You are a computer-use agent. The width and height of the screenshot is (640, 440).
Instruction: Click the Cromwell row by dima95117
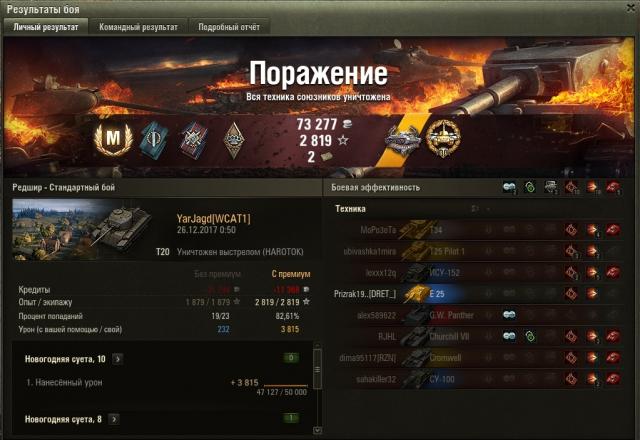[480, 357]
